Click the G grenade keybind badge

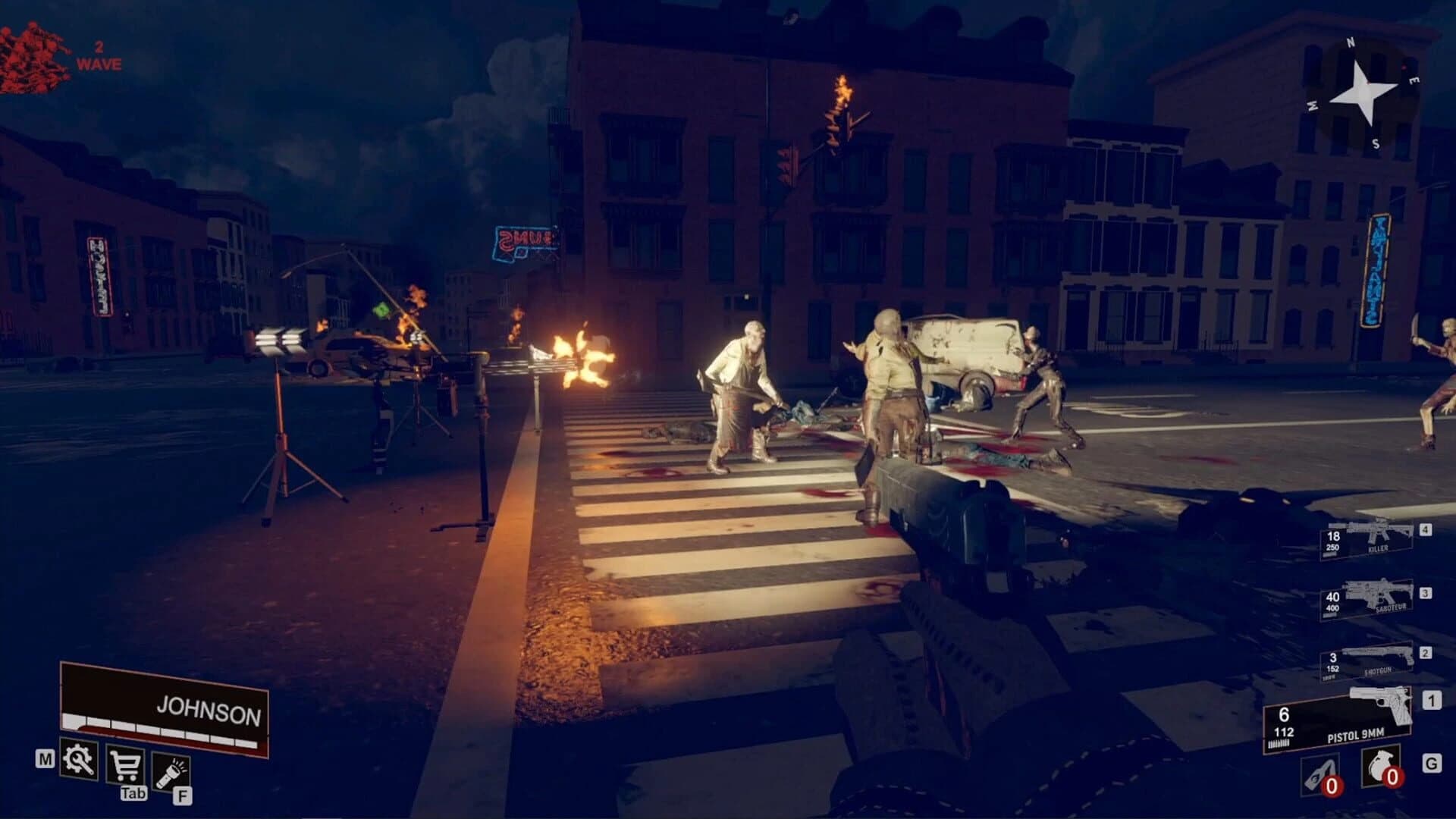[x=1433, y=763]
